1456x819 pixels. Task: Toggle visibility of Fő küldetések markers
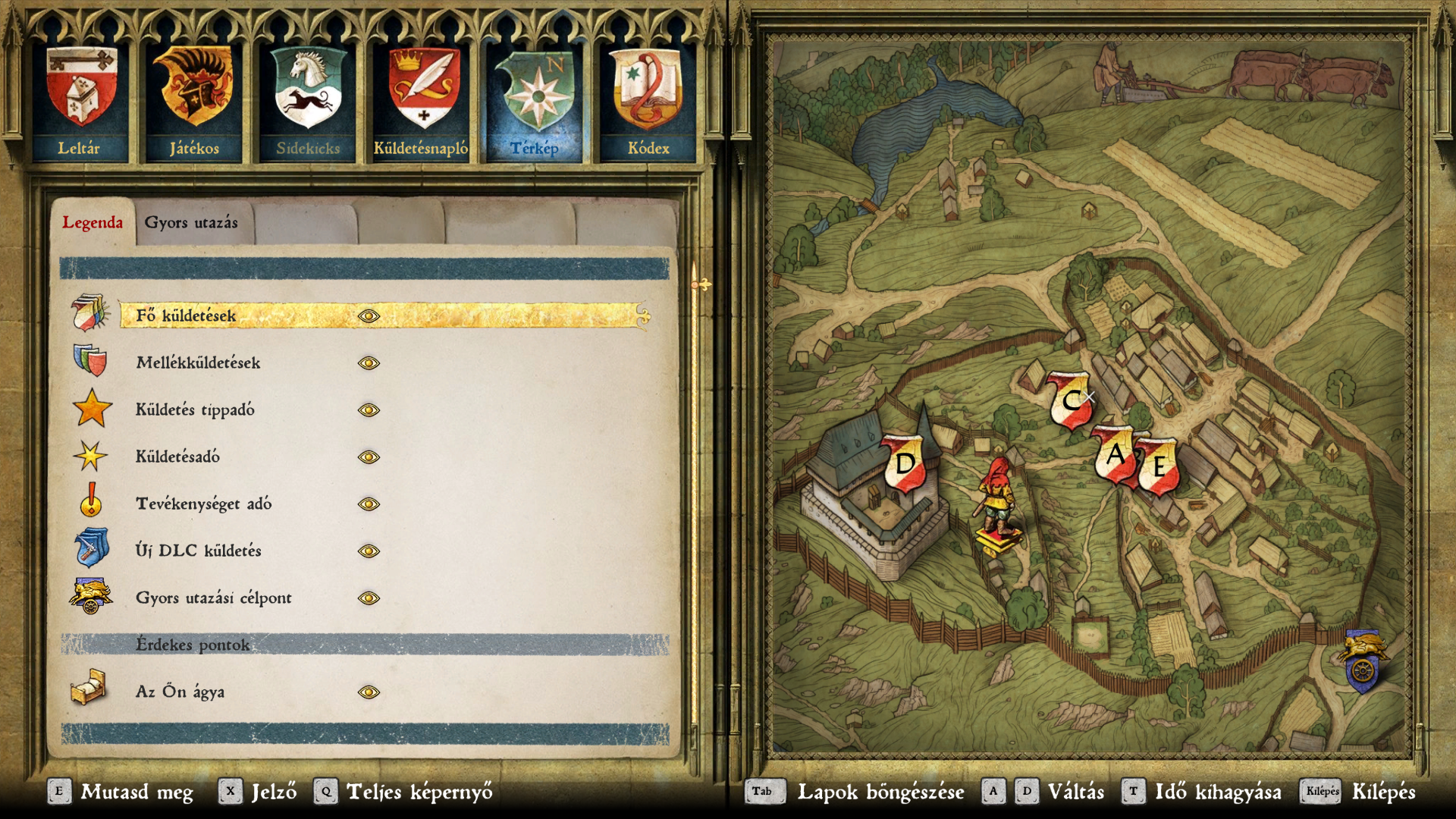pos(369,316)
